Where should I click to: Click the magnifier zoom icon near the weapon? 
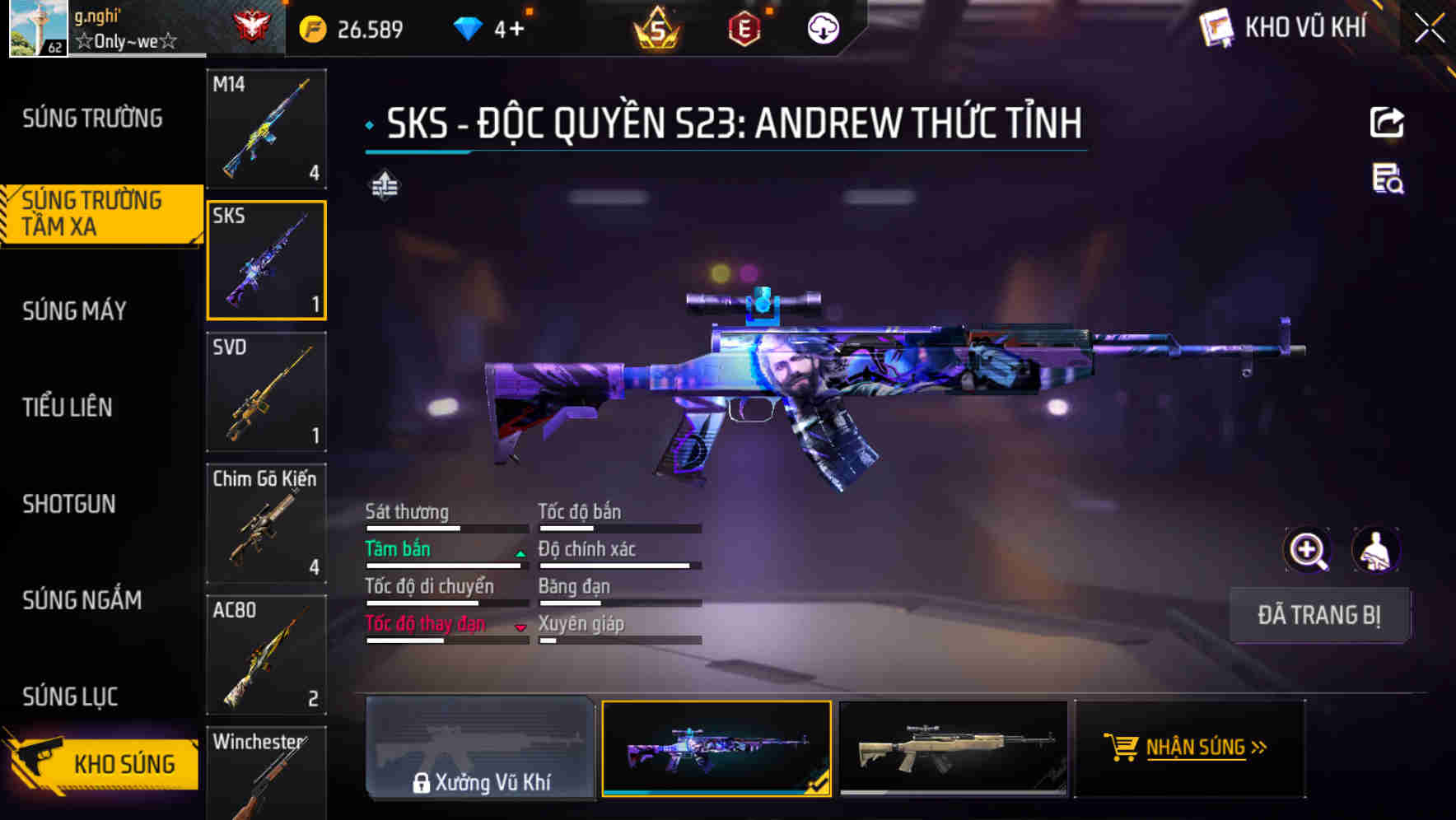click(x=1308, y=550)
